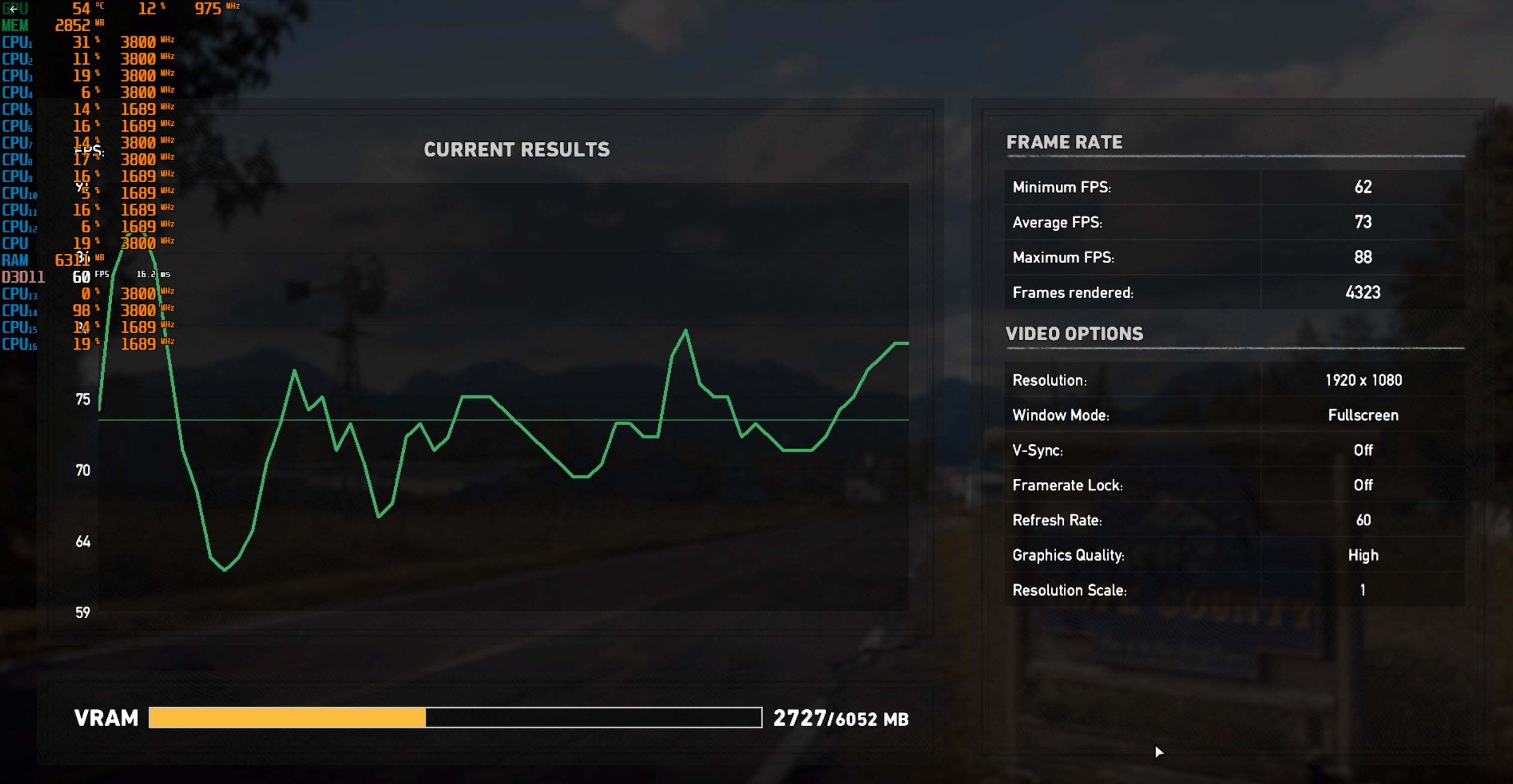Click the CPU1 usage readout in the overlay
1513x784 pixels.
click(x=81, y=42)
